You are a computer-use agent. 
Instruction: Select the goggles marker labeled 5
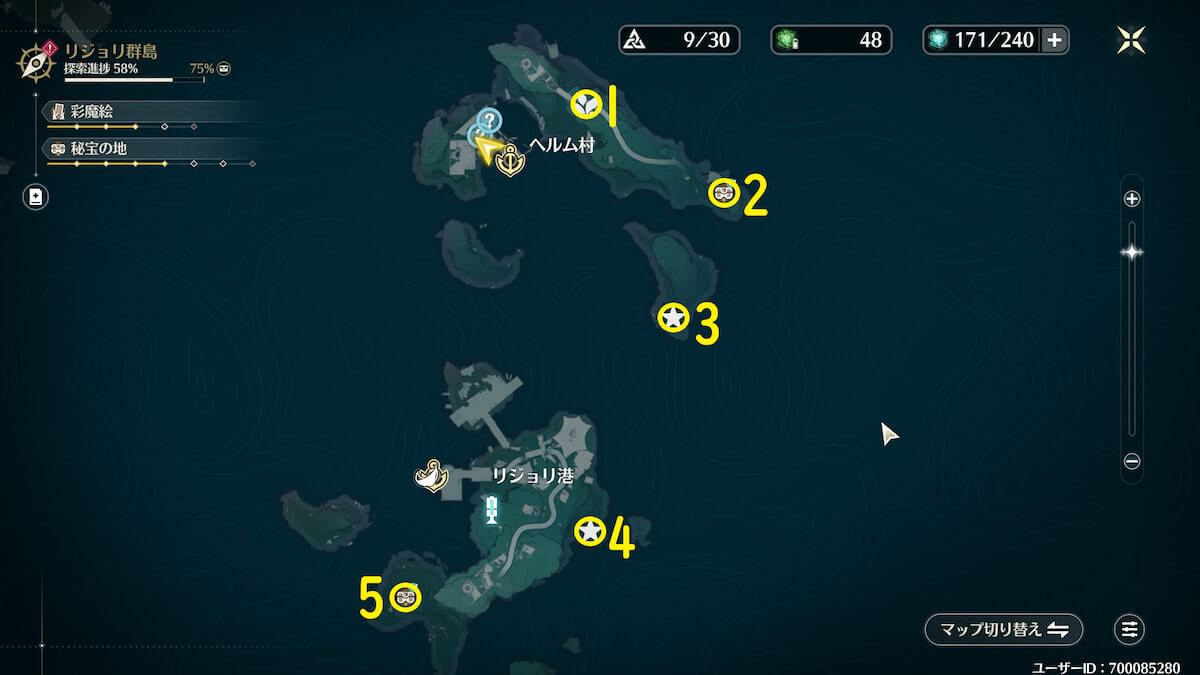click(x=405, y=597)
